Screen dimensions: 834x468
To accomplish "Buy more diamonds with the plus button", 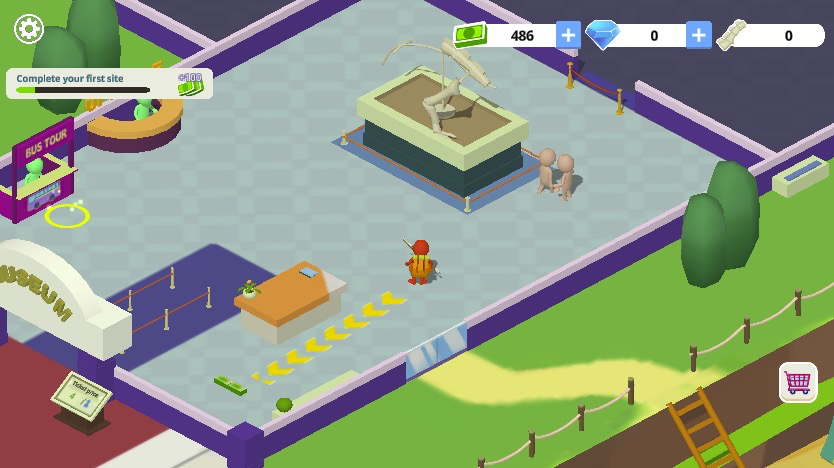I will tap(698, 35).
